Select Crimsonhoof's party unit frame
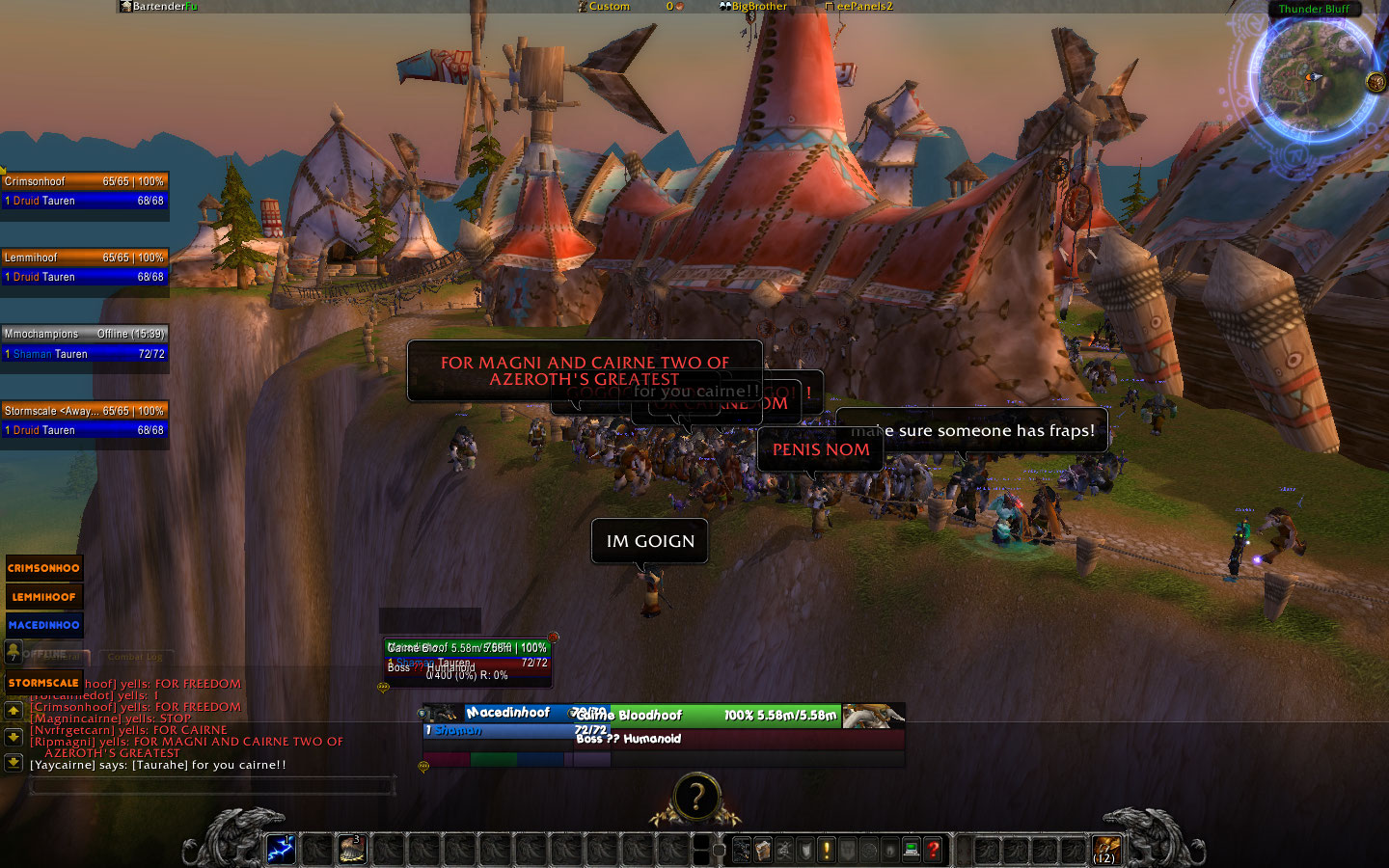The width and height of the screenshot is (1389, 868). pos(85,191)
